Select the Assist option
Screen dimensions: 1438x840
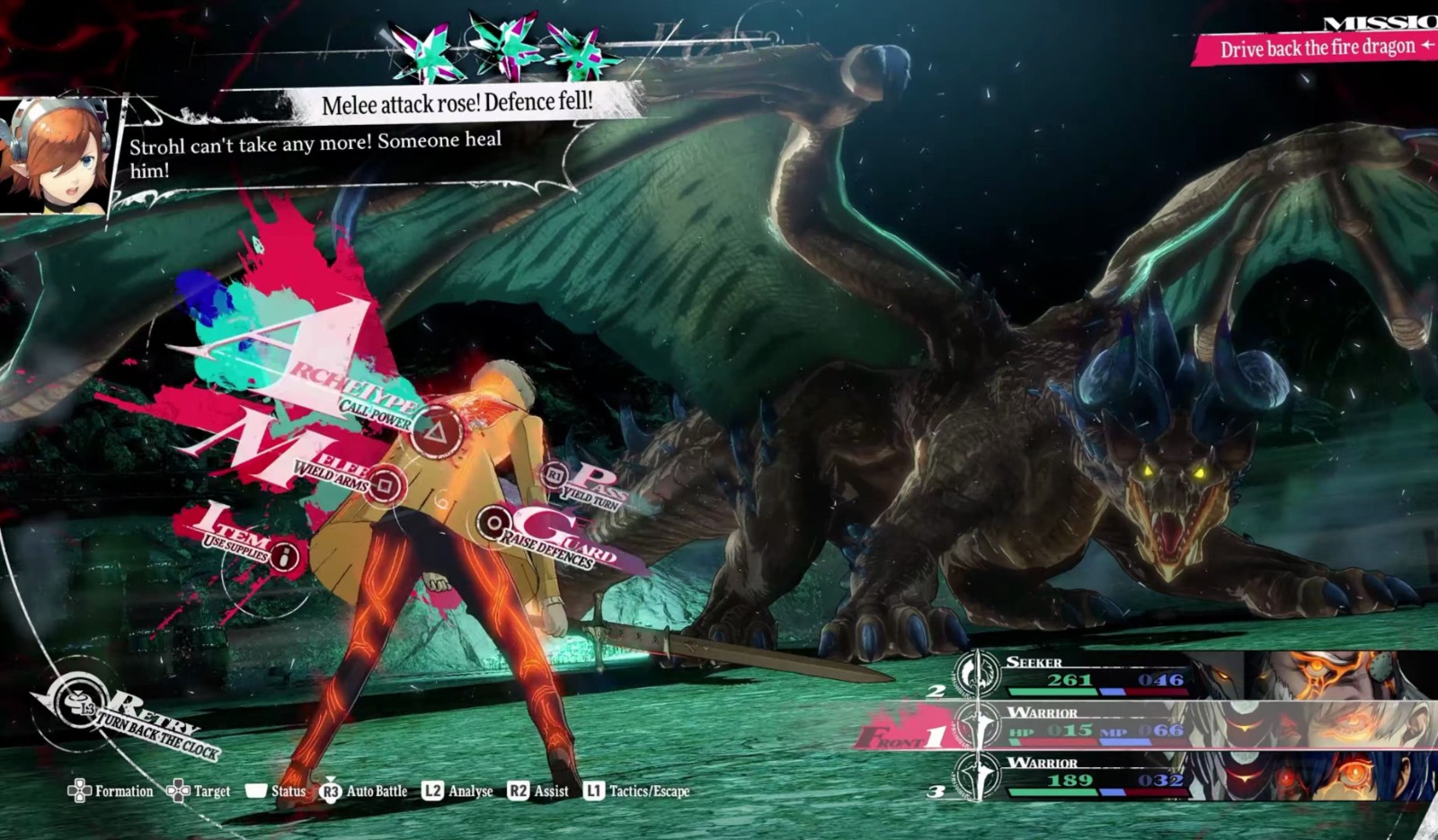click(538, 791)
